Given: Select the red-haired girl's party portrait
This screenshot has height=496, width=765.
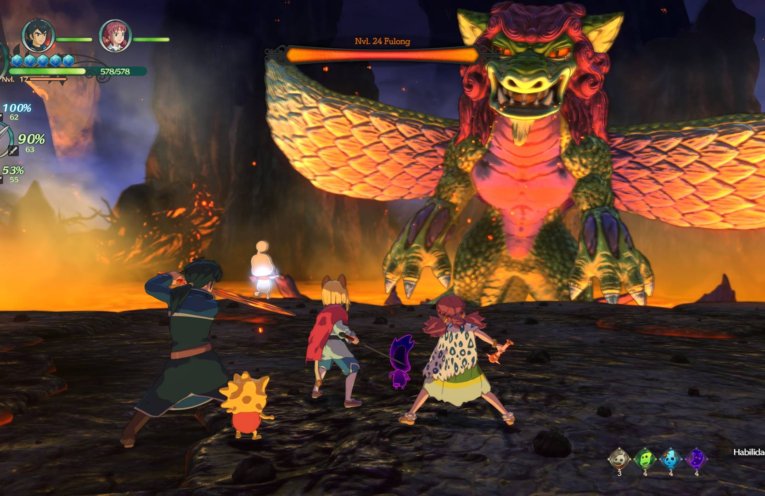Looking at the screenshot, I should coord(115,36).
